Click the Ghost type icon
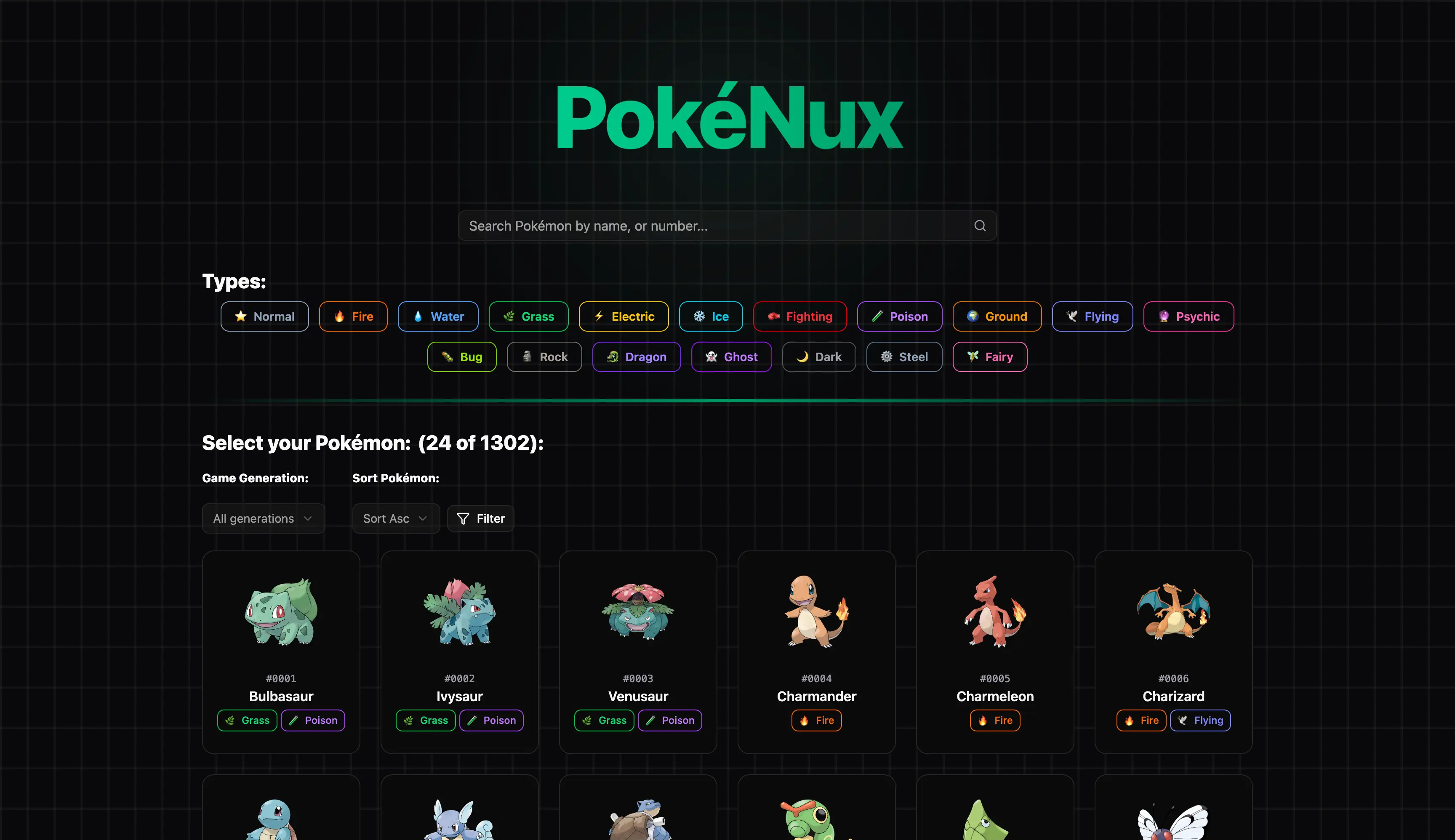This screenshot has height=840, width=1455. [711, 356]
